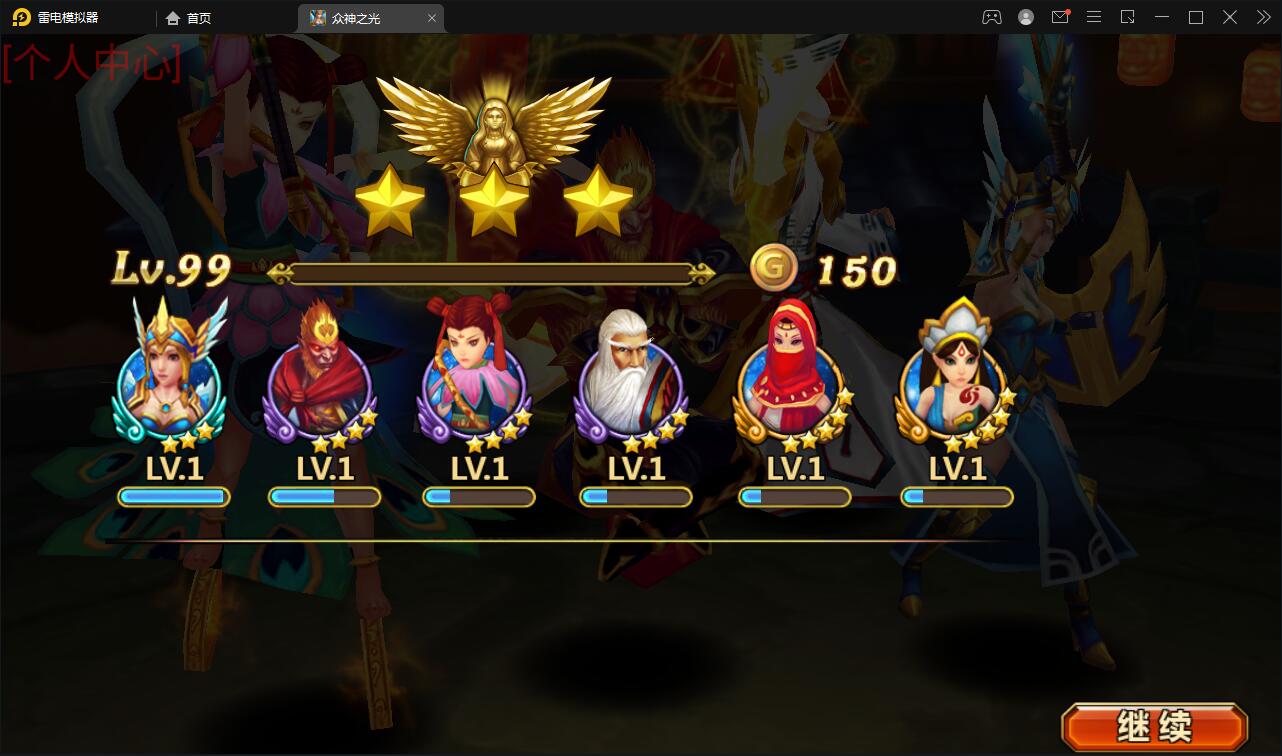Open the hamburger menu icon
This screenshot has width=1282, height=756.
point(1093,16)
